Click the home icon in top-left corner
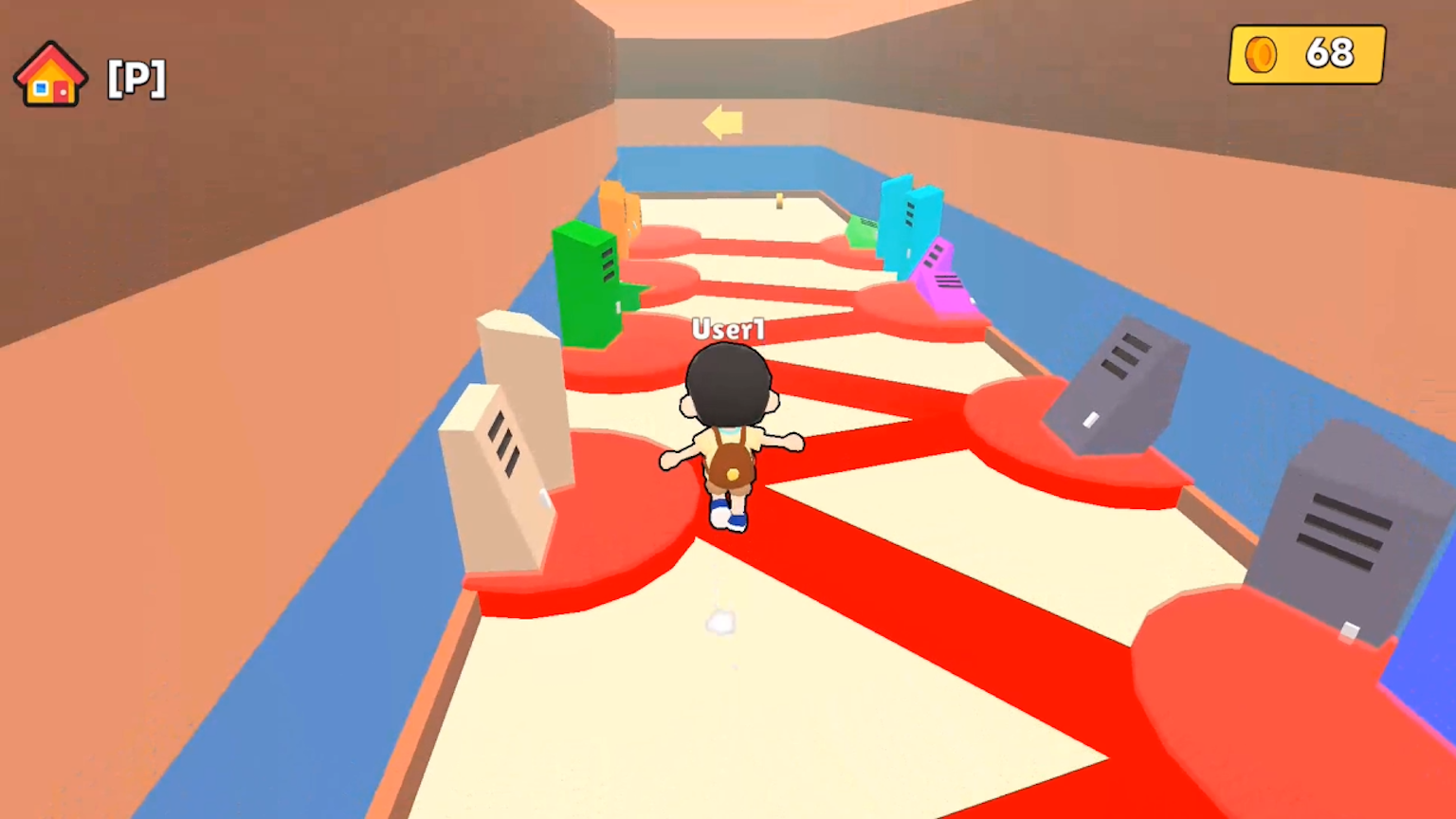Image resolution: width=1456 pixels, height=819 pixels. click(x=50, y=74)
